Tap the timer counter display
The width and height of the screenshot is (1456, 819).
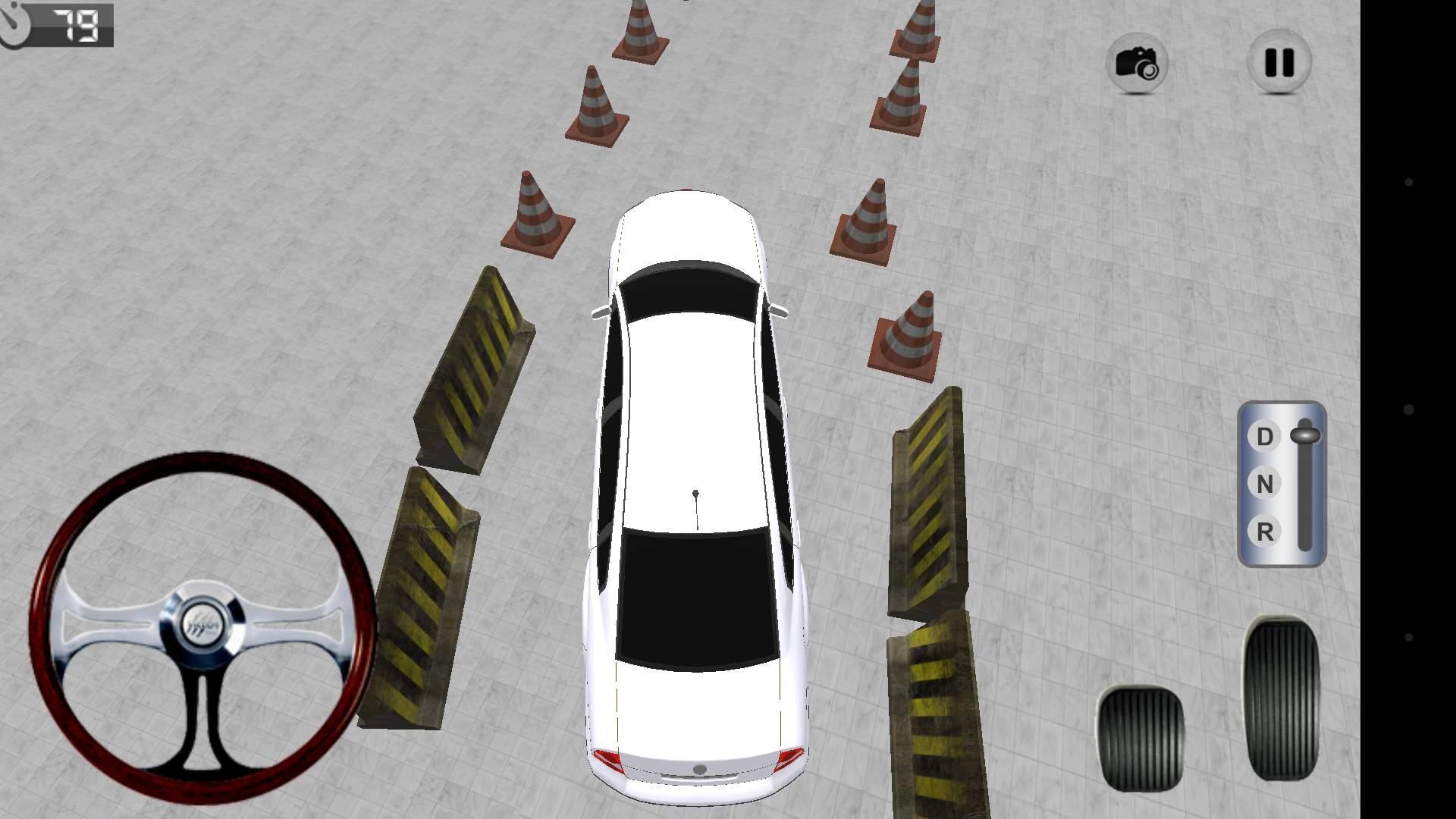78,25
